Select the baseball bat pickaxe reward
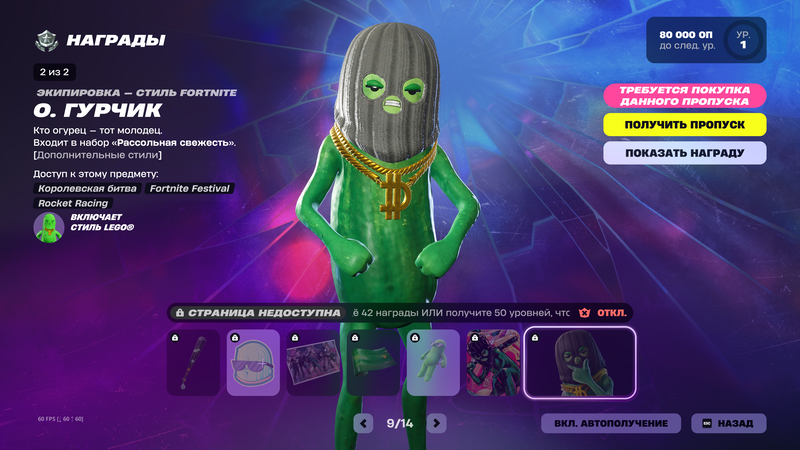The image size is (800, 450). pyautogui.click(x=193, y=363)
